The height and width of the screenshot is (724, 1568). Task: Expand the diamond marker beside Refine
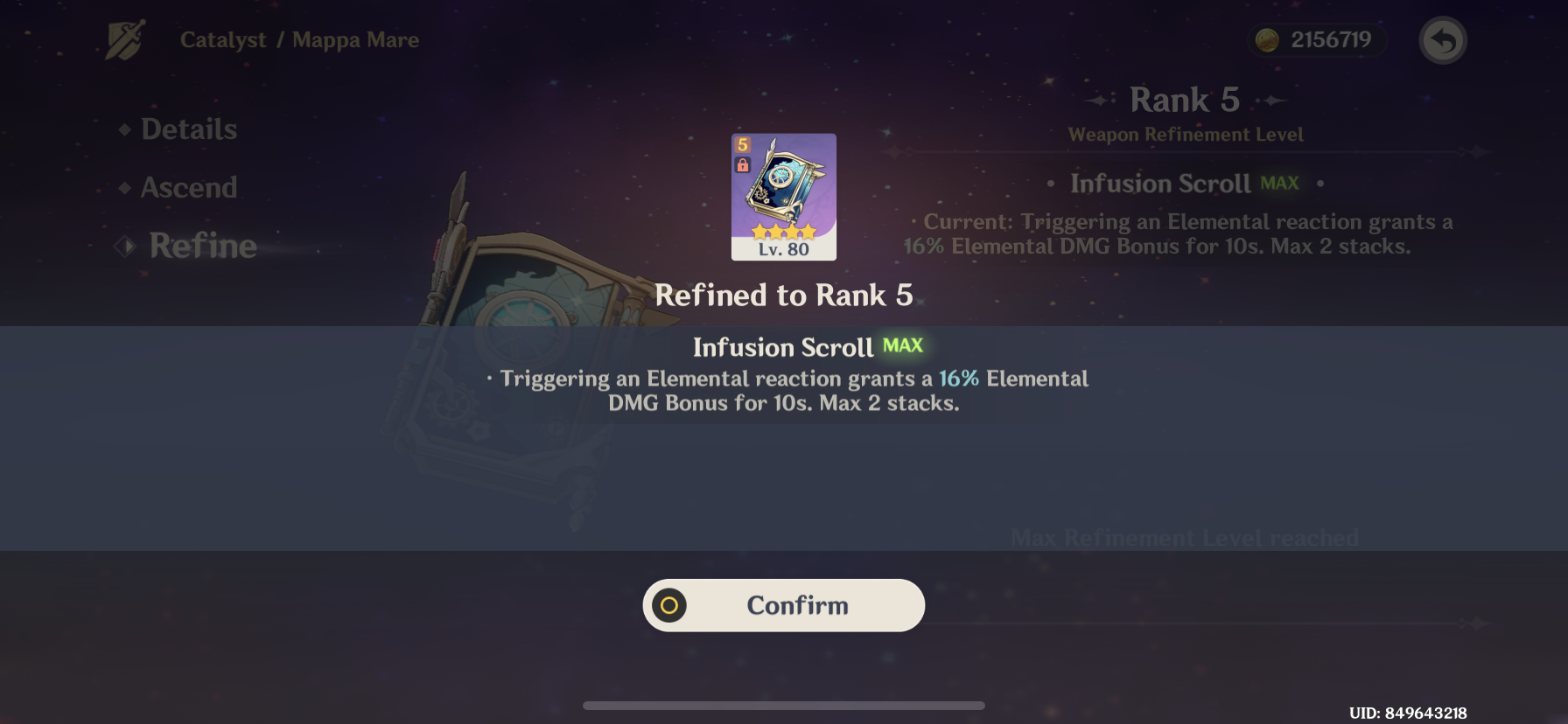pos(126,246)
